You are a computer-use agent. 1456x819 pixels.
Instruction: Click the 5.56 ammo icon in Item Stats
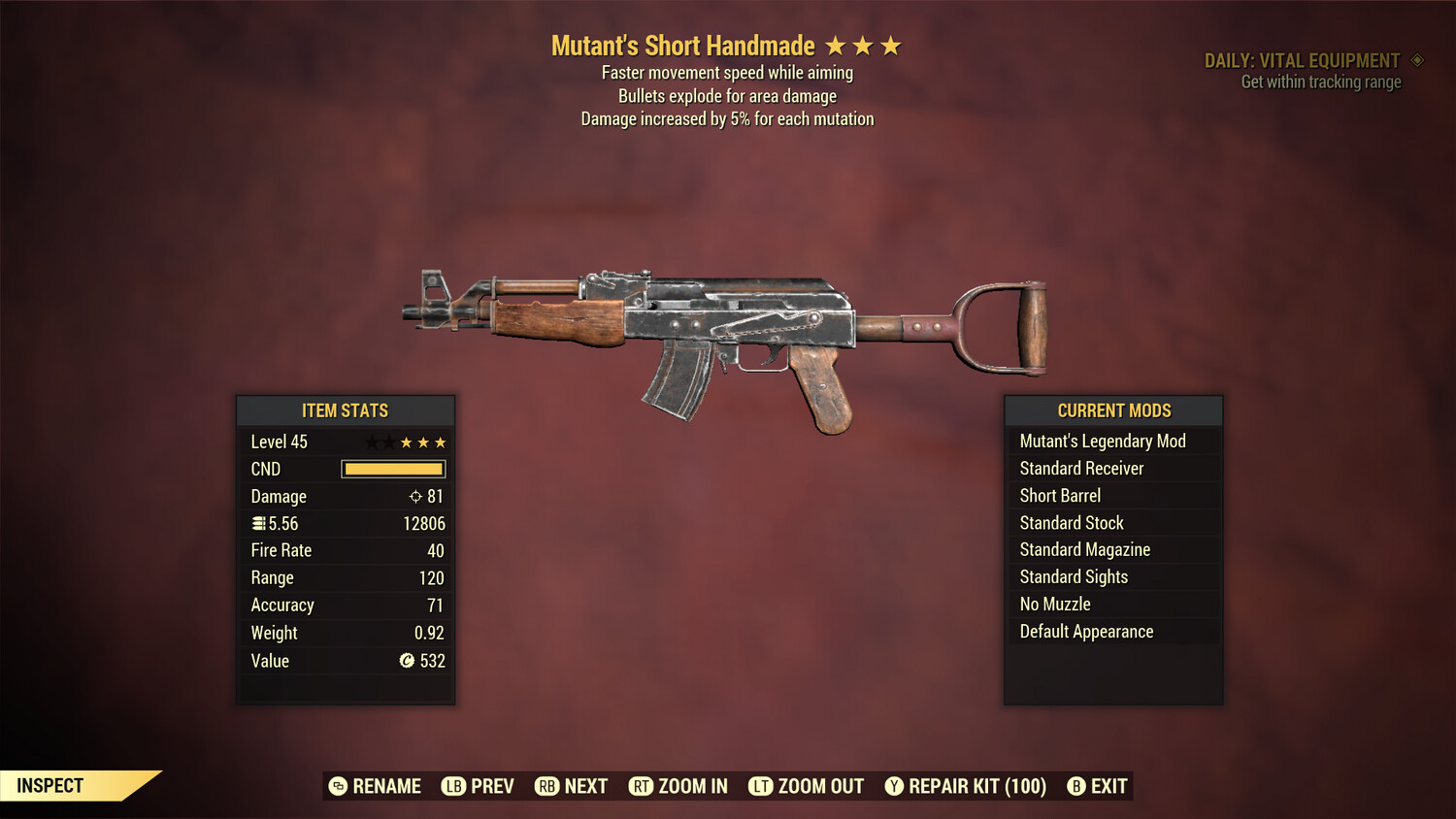tap(258, 523)
